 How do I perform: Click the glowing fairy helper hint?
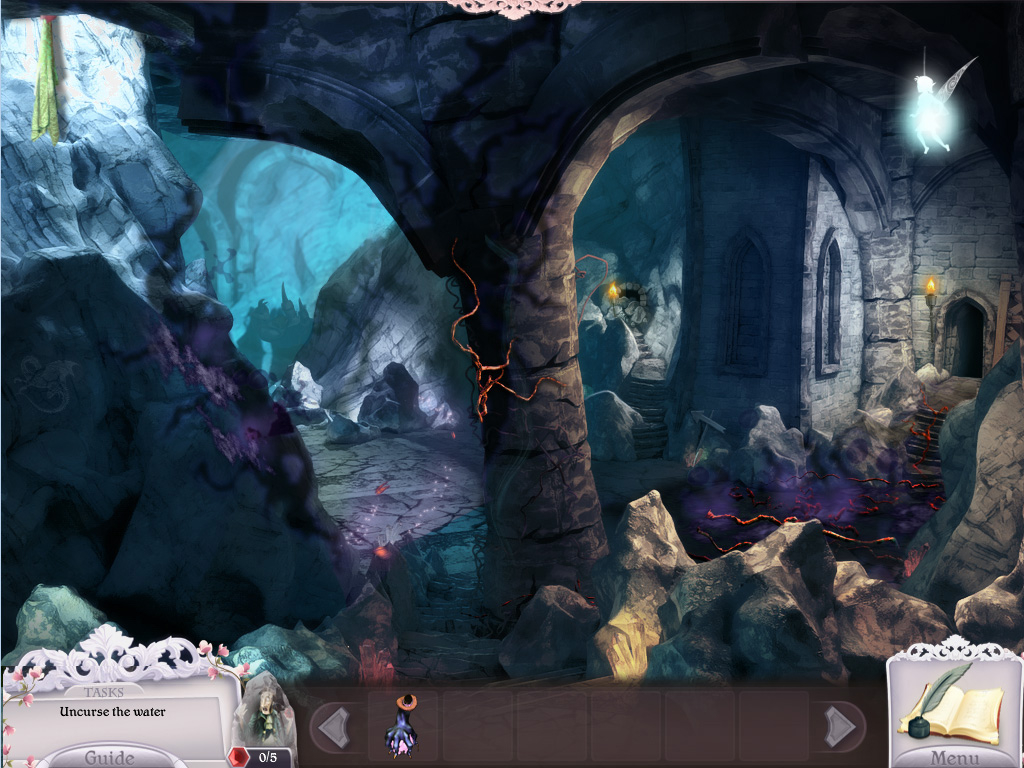click(x=934, y=112)
